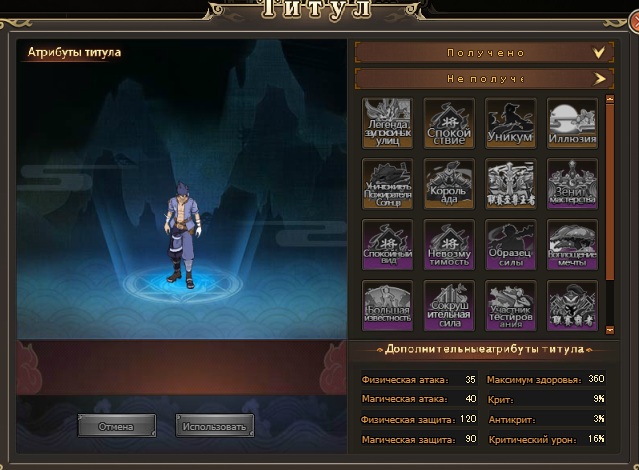Screen dimensions: 639x470
Task: Pick the Большая известность title
Action: [x=388, y=305]
